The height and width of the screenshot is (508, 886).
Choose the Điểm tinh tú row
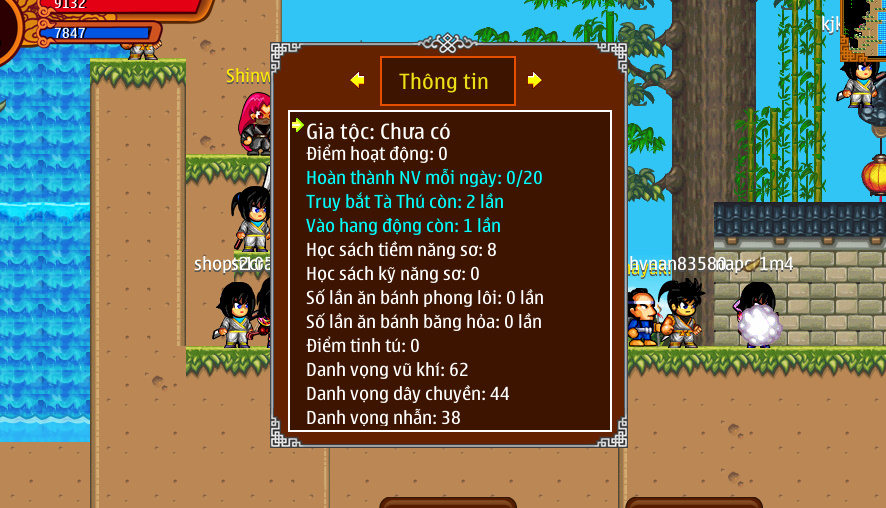(362, 346)
